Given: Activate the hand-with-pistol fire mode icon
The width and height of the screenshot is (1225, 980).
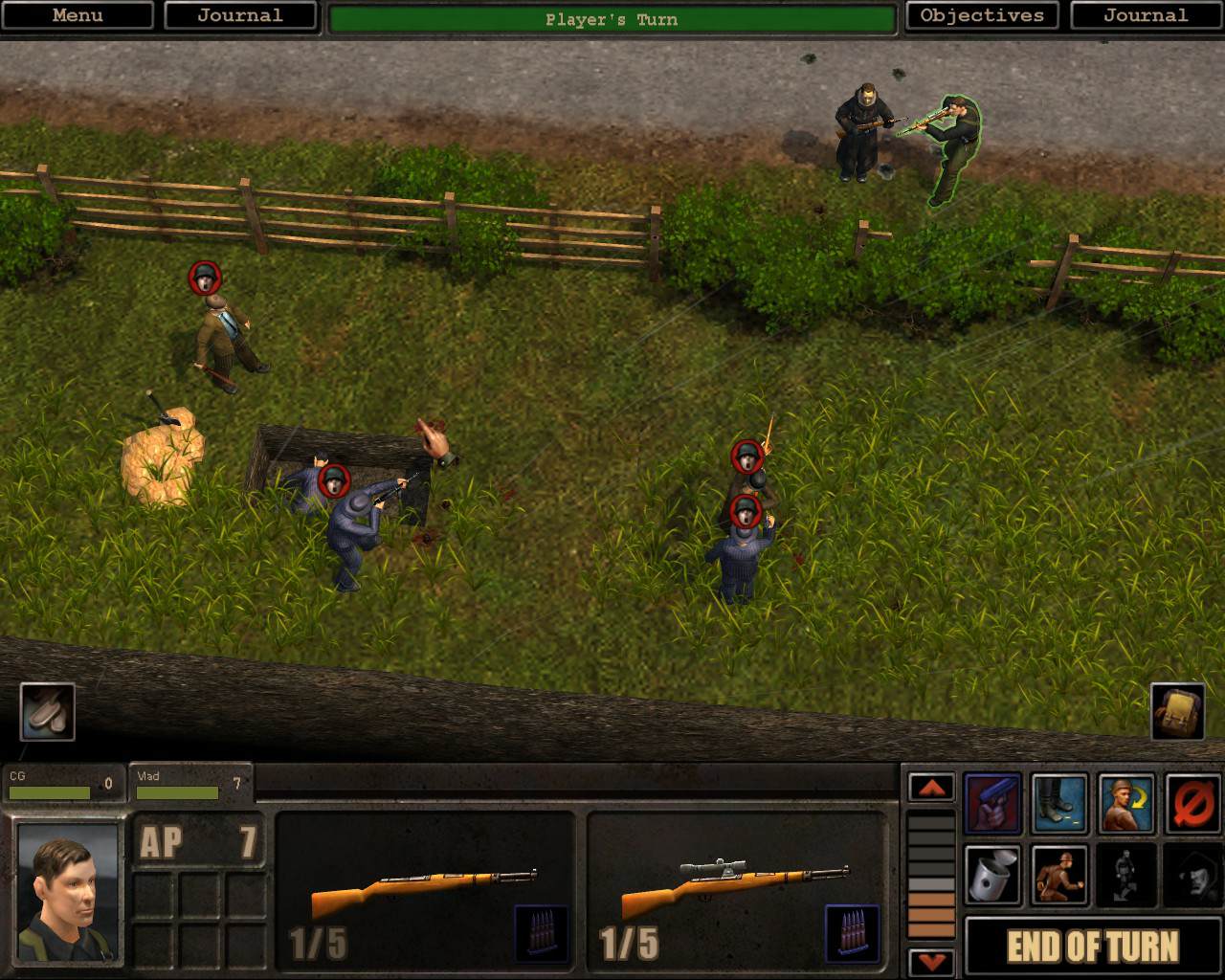Looking at the screenshot, I should (992, 804).
